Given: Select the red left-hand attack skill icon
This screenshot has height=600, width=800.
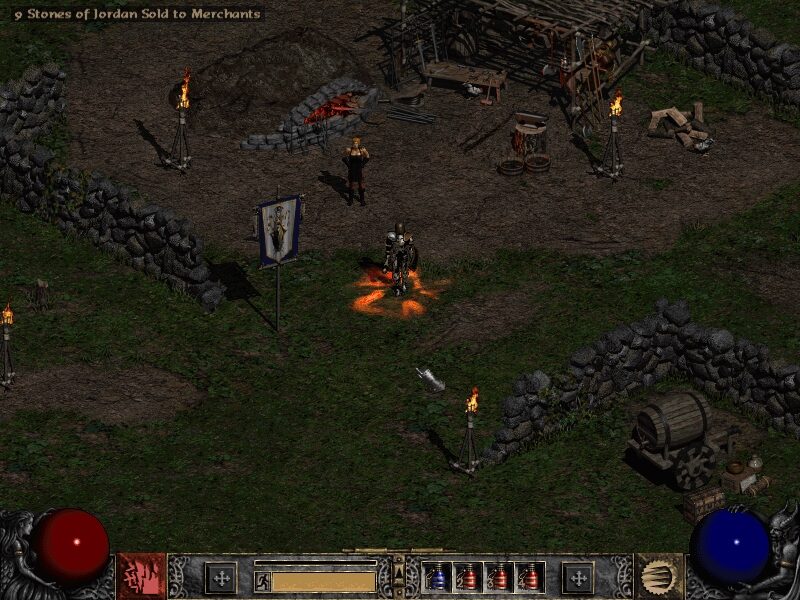Looking at the screenshot, I should point(141,576).
